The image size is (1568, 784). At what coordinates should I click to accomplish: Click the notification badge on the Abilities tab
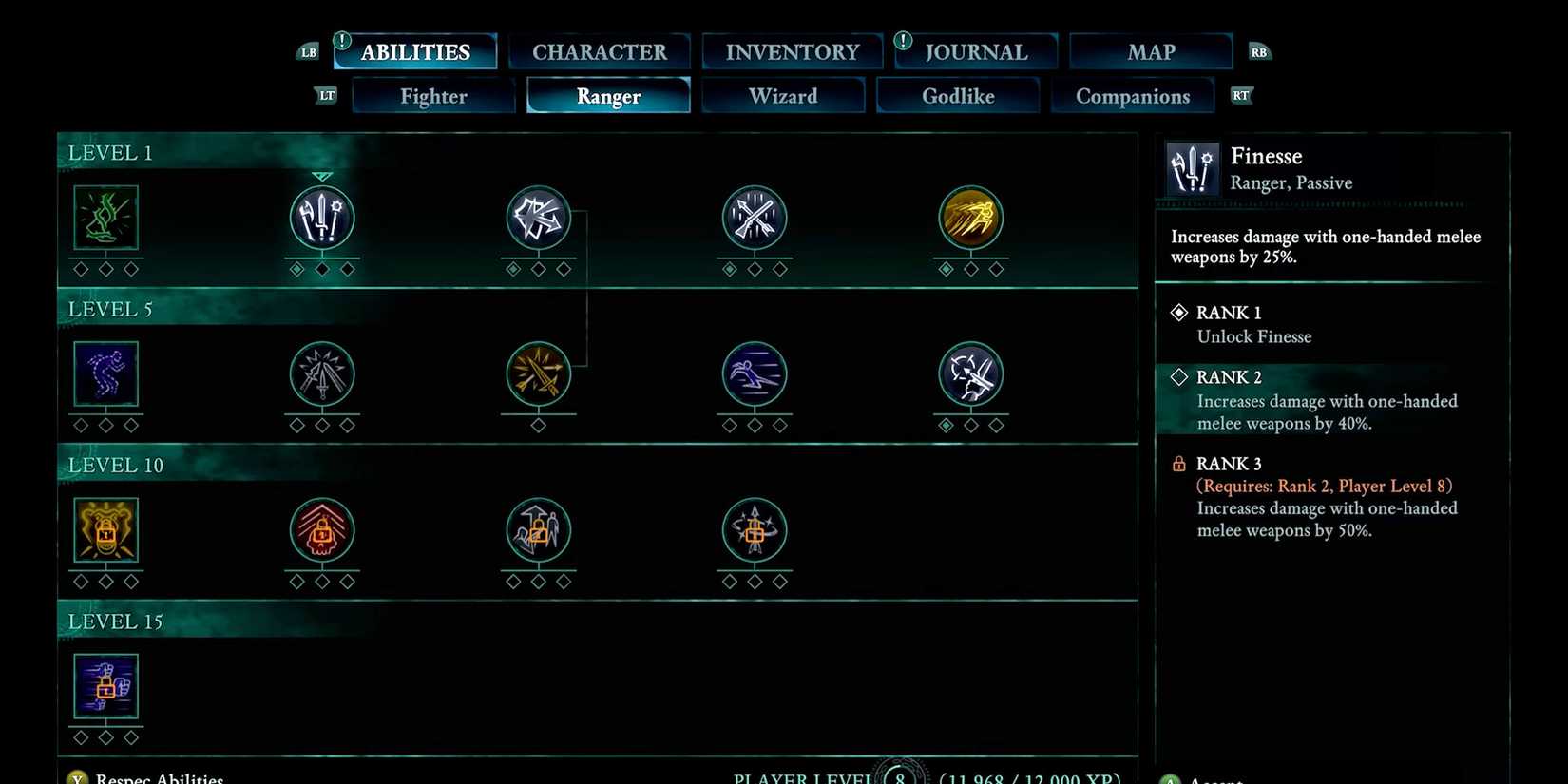pos(340,40)
